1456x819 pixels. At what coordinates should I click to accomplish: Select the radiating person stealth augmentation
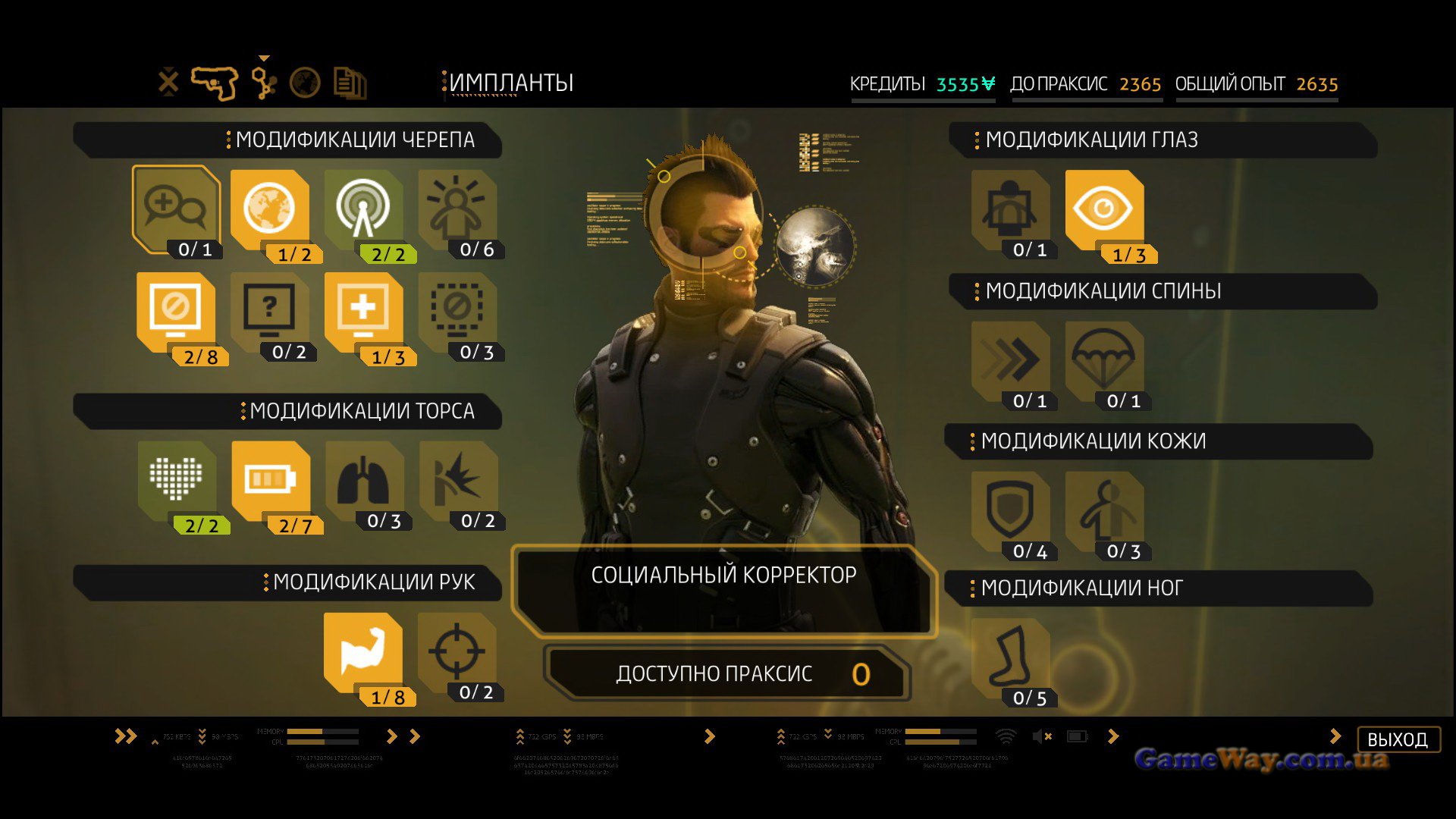click(457, 208)
